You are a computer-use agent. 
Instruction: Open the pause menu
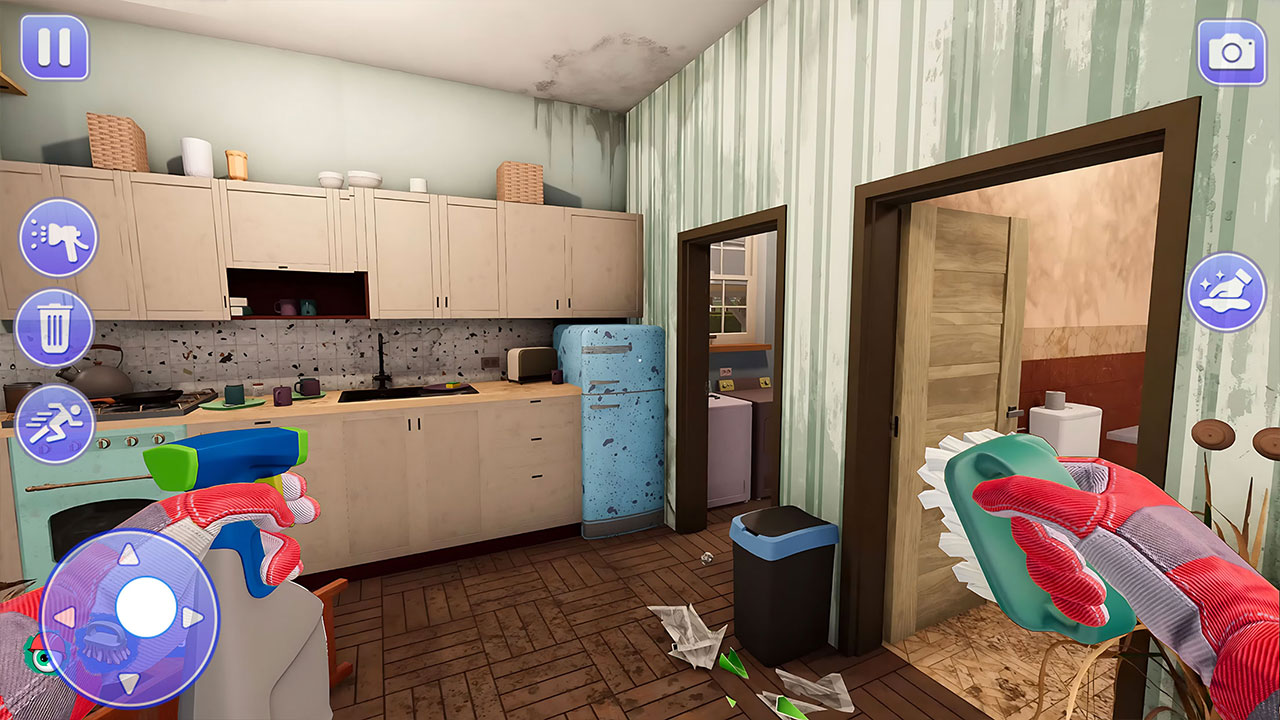55,46
